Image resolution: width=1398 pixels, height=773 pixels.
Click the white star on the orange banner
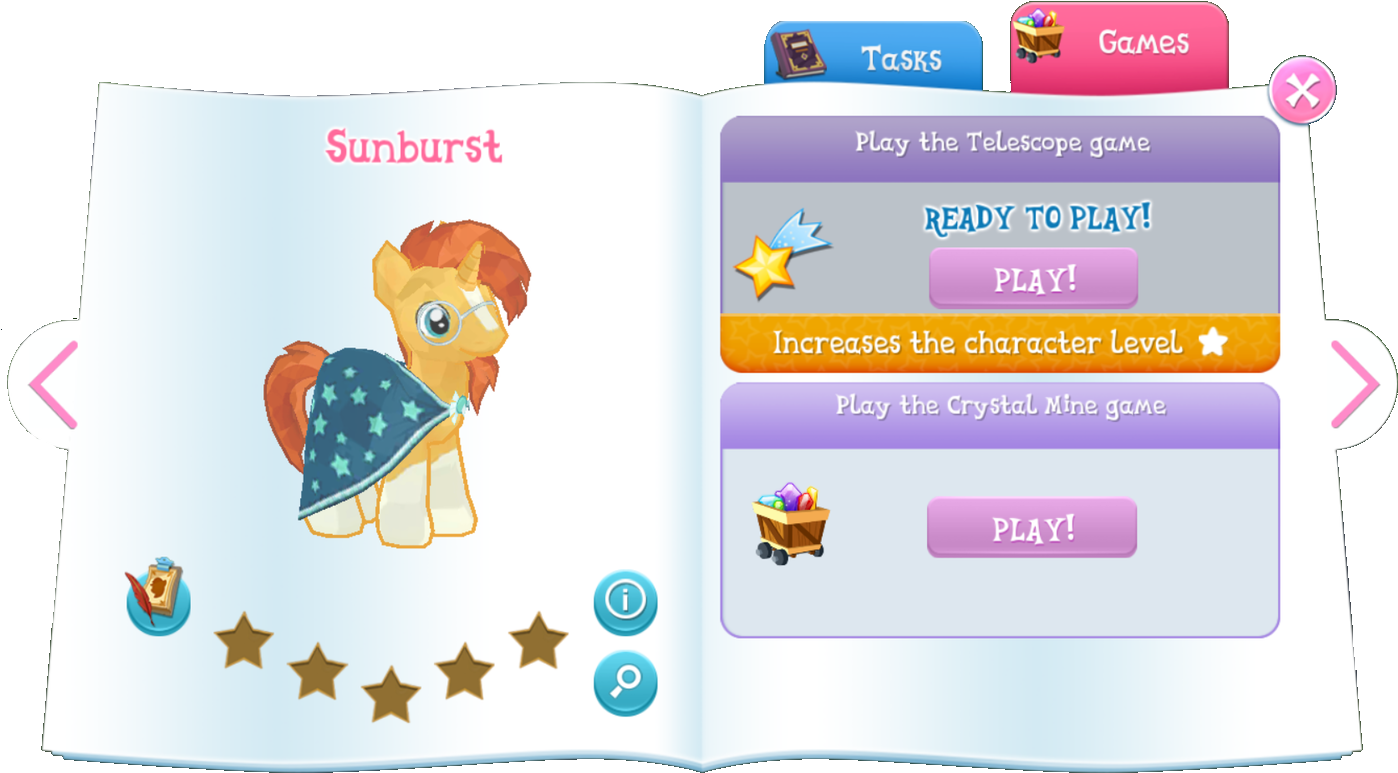tap(1213, 343)
